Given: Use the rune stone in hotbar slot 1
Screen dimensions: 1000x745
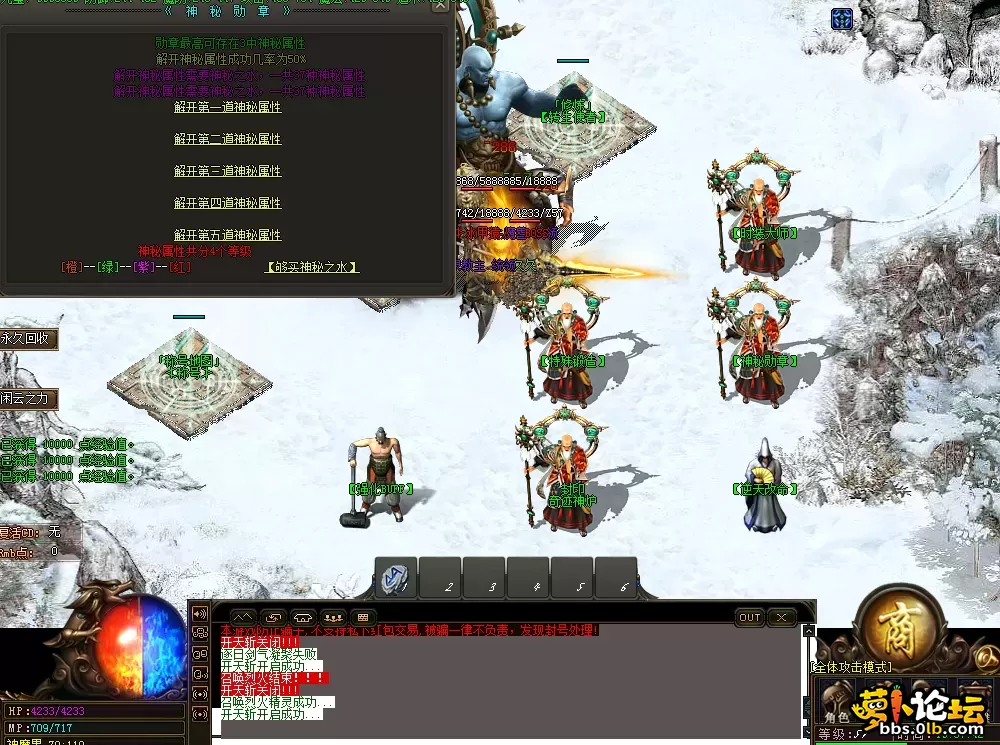Looking at the screenshot, I should (396, 580).
